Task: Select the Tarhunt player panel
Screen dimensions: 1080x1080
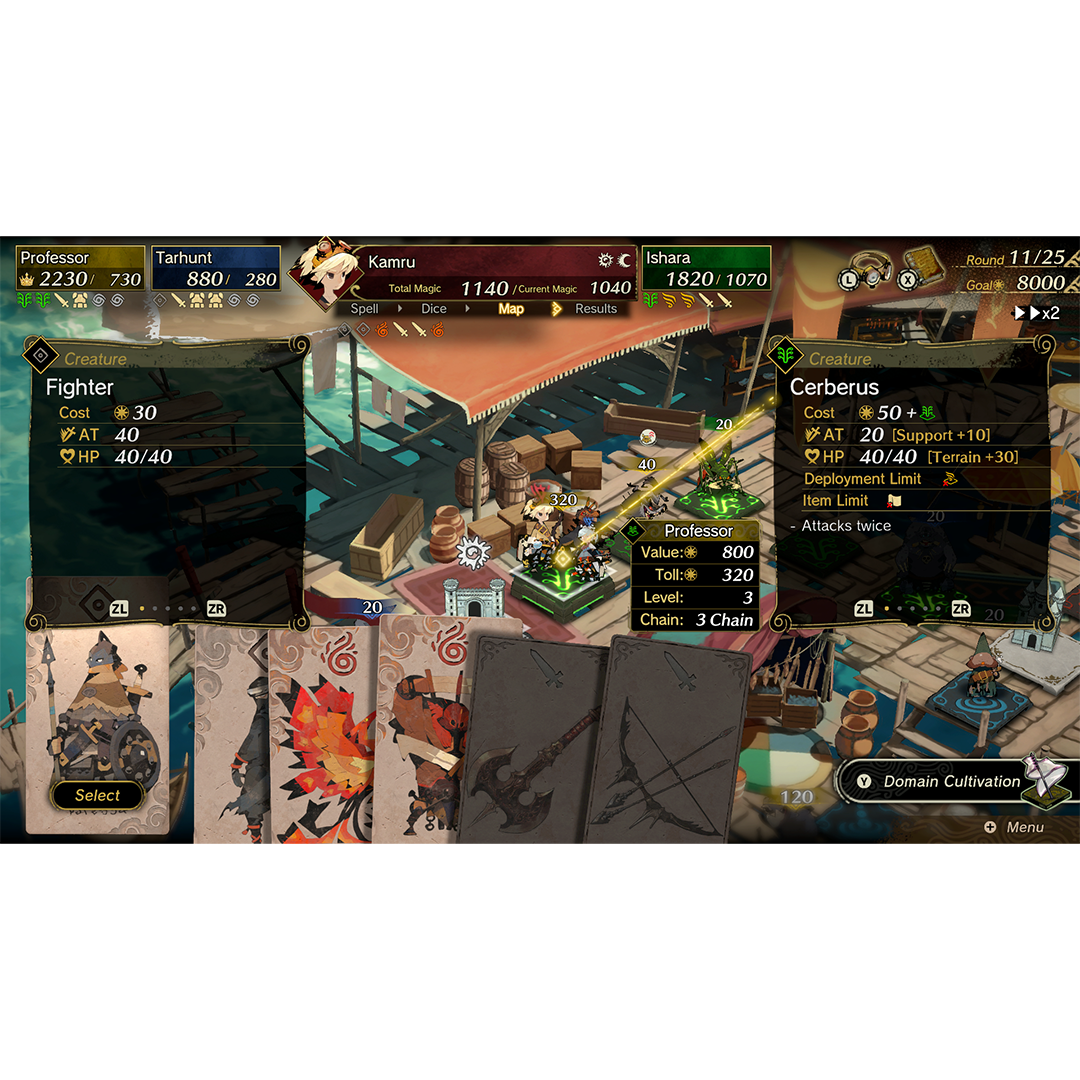Action: tap(216, 269)
